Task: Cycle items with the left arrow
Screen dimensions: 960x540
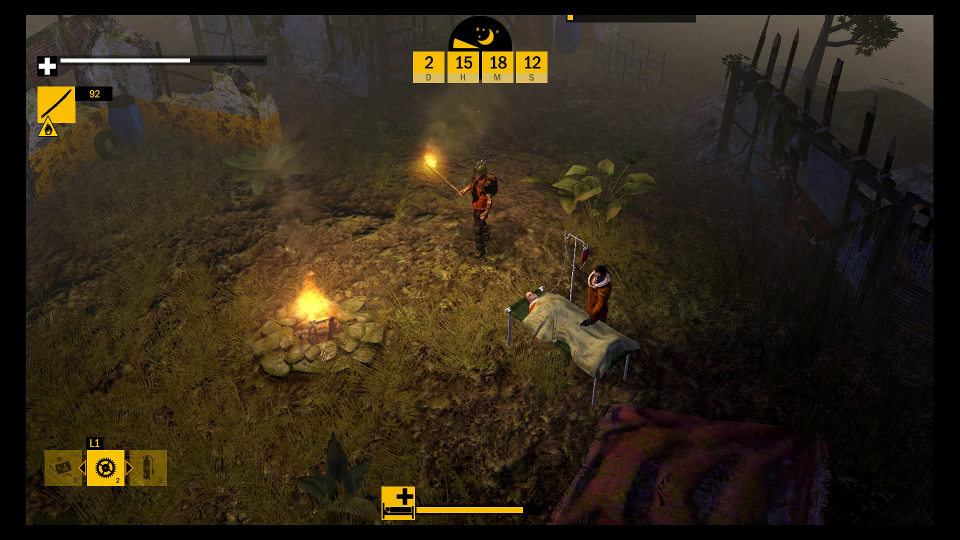Action: [82, 468]
